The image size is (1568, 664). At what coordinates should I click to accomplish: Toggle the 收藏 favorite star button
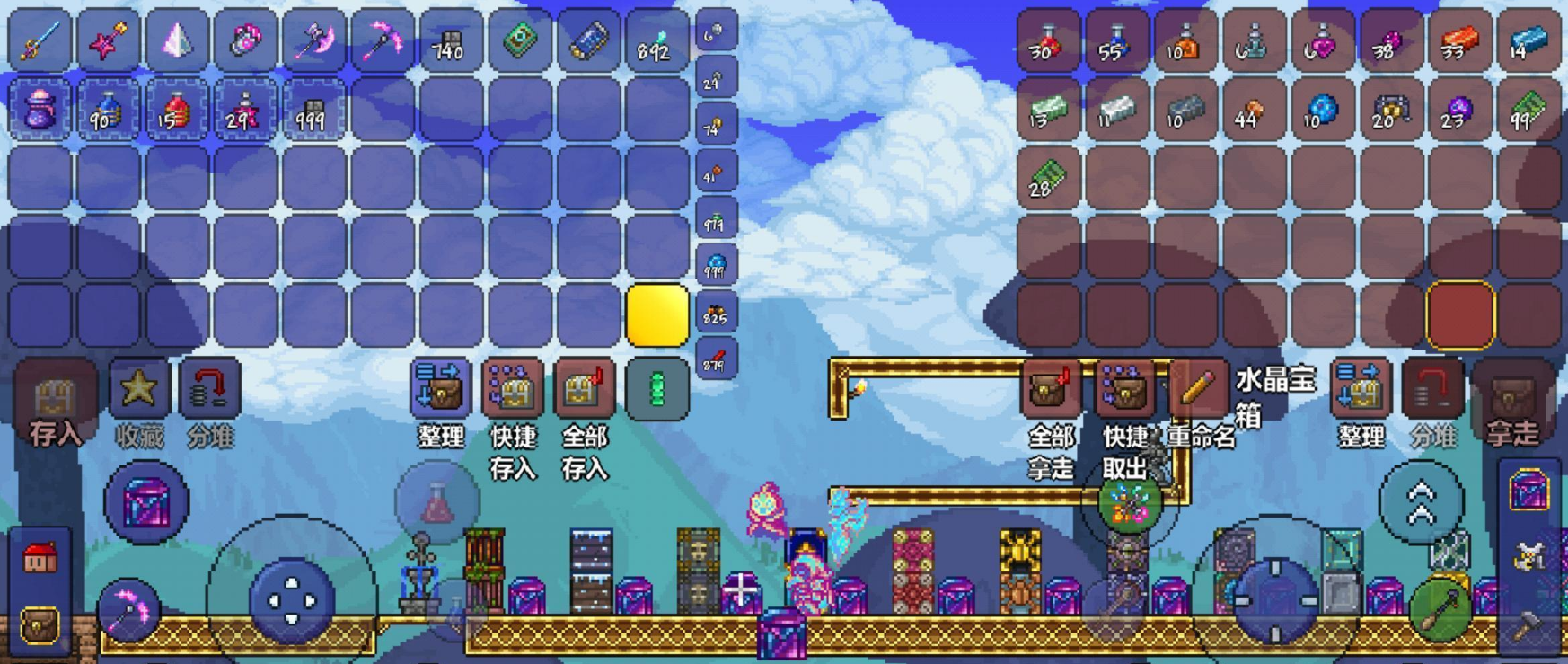(x=139, y=390)
